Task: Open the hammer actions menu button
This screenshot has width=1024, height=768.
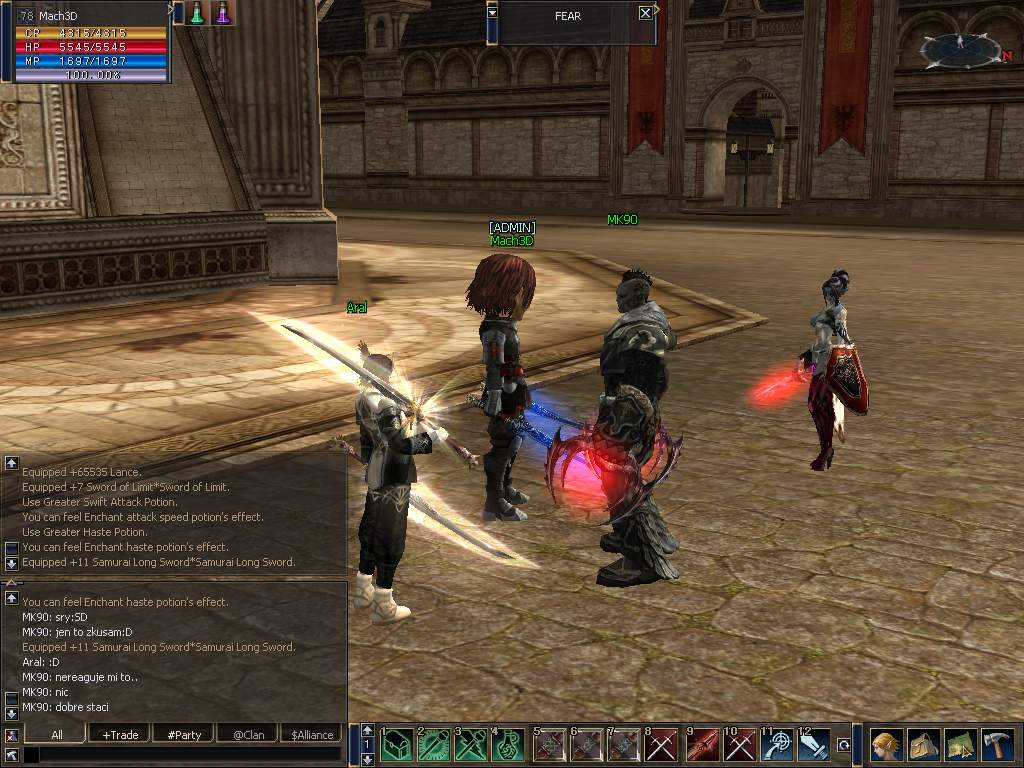Action: (x=997, y=745)
